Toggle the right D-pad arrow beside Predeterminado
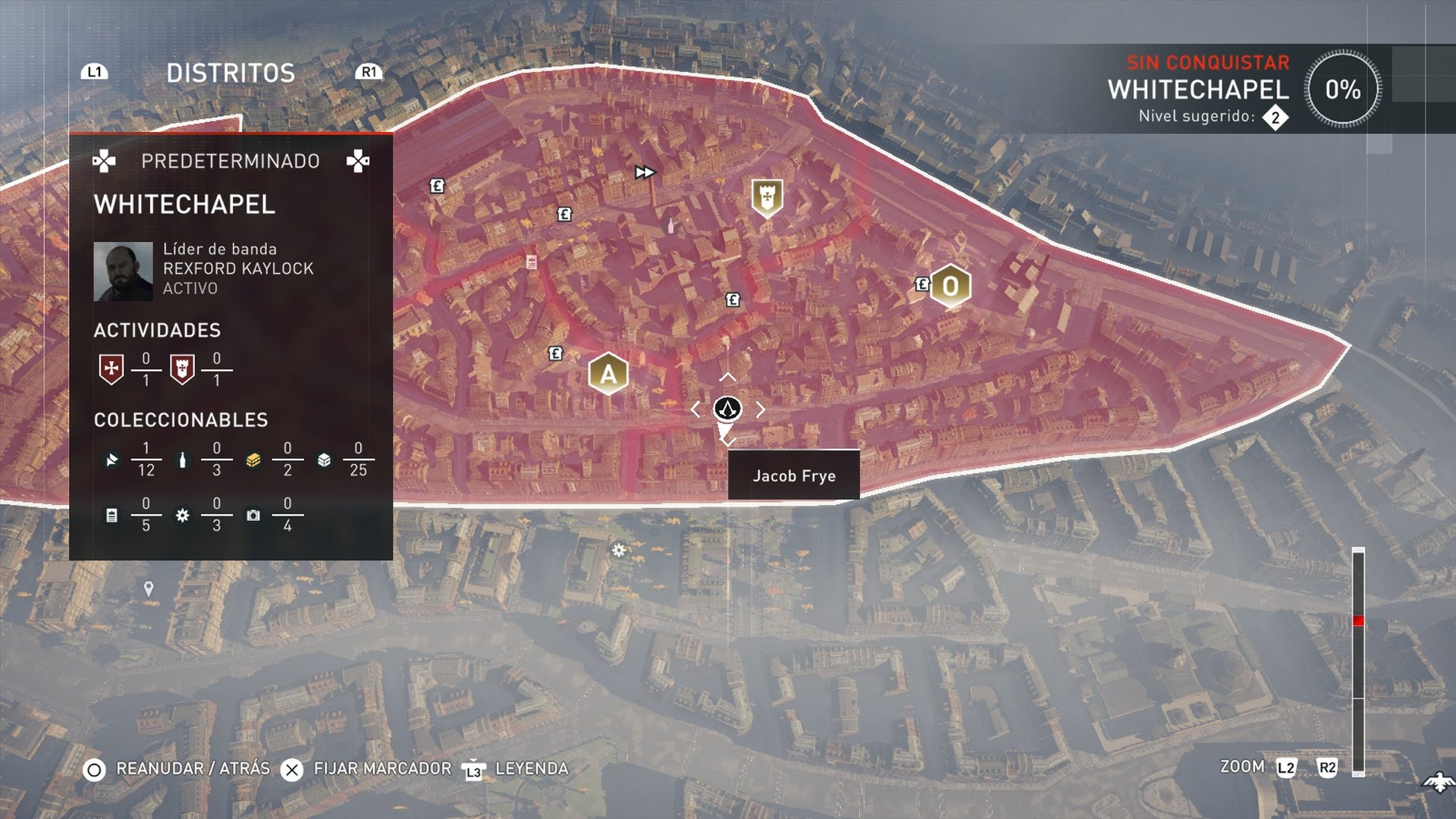Screen dimensions: 1456x819 pos(360,162)
